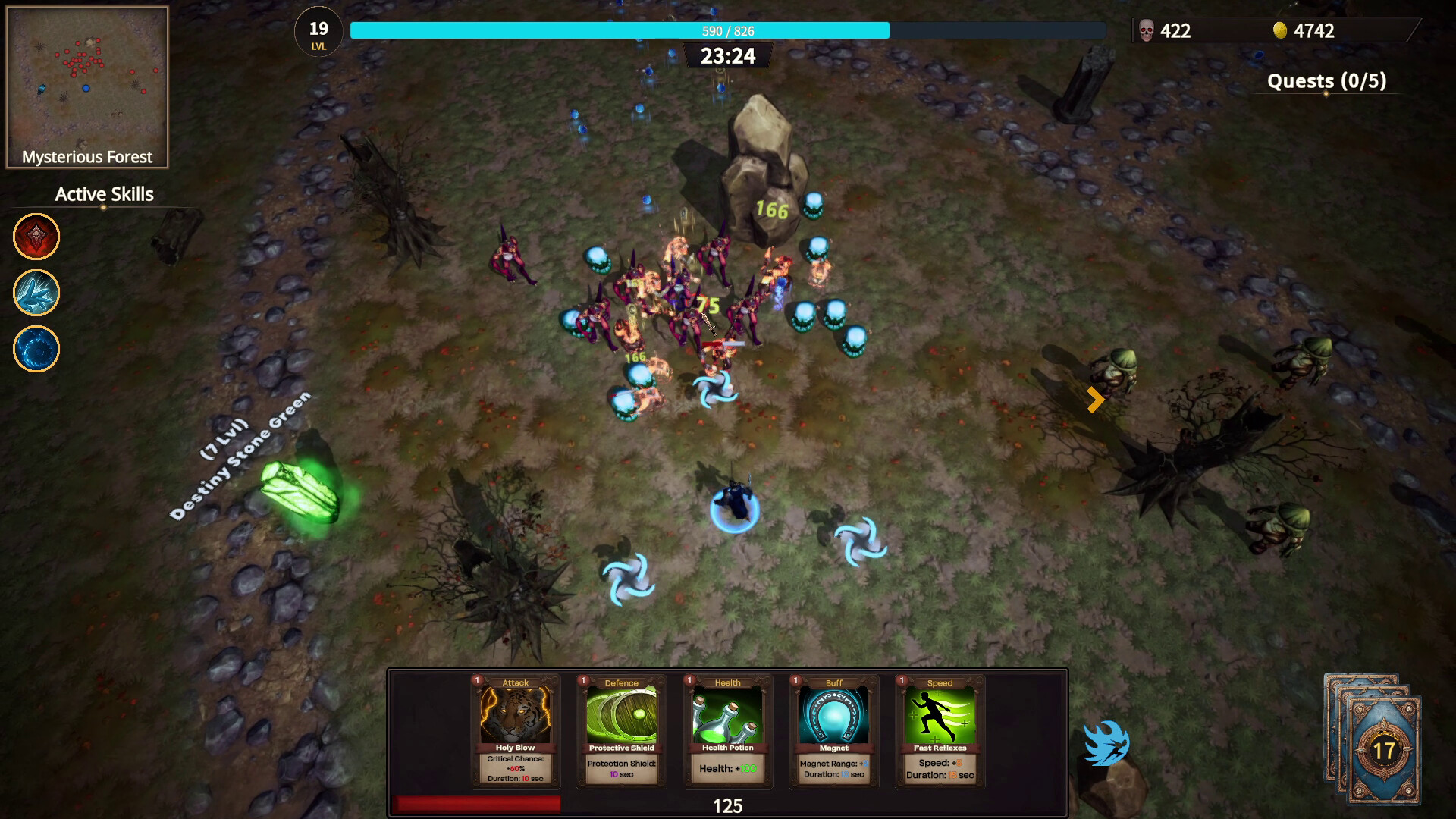Collapse the Active Skills panel
The width and height of the screenshot is (1456, 819).
click(103, 194)
